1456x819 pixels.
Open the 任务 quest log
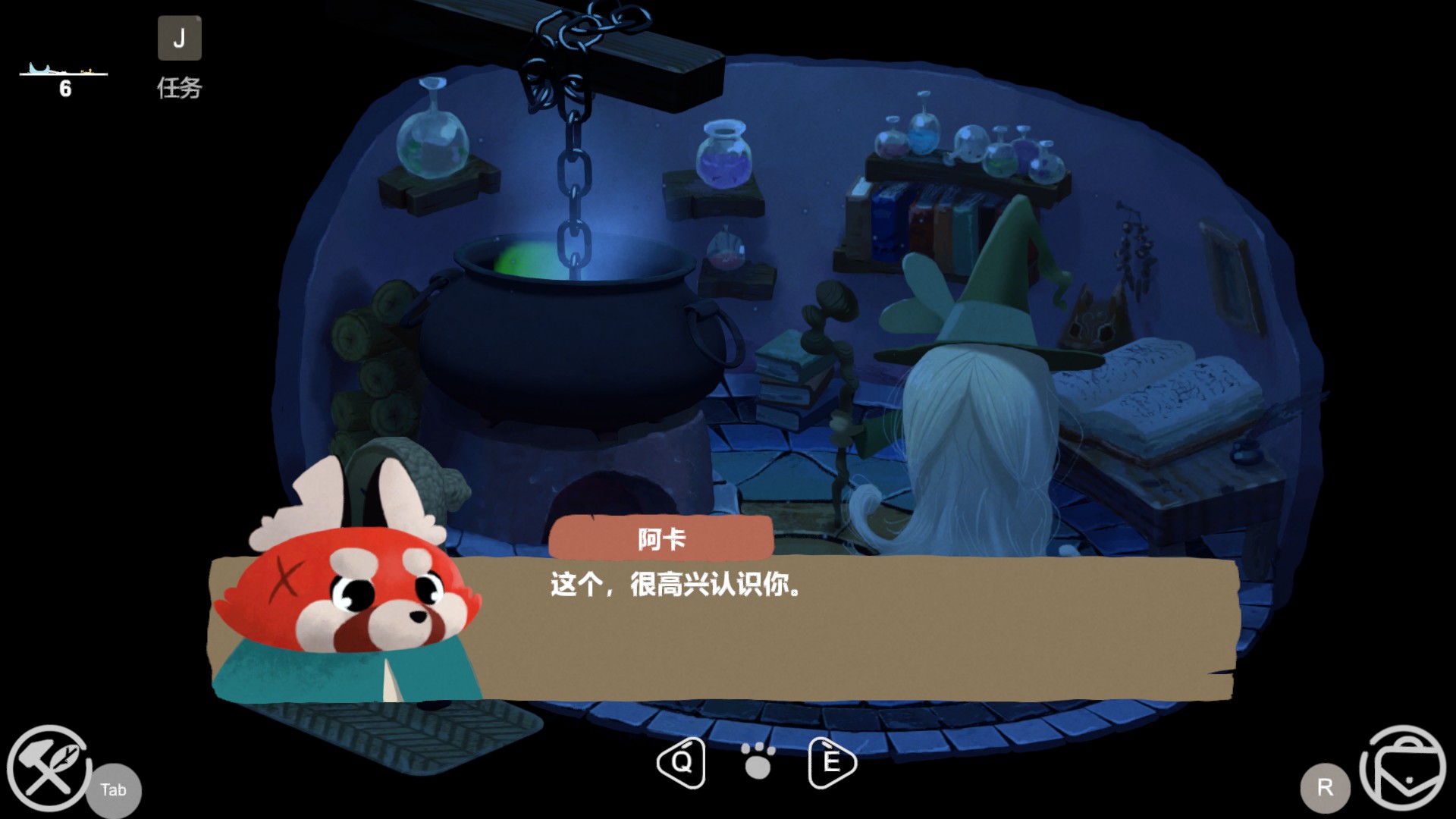pos(179,39)
